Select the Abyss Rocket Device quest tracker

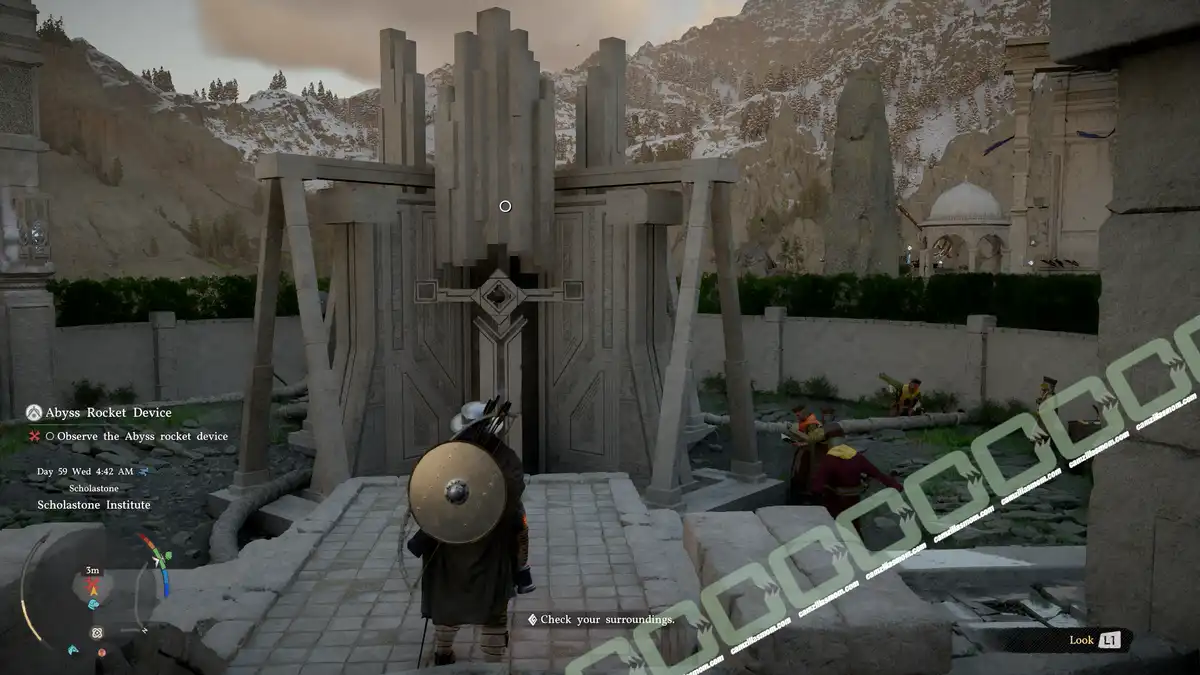click(x=108, y=412)
